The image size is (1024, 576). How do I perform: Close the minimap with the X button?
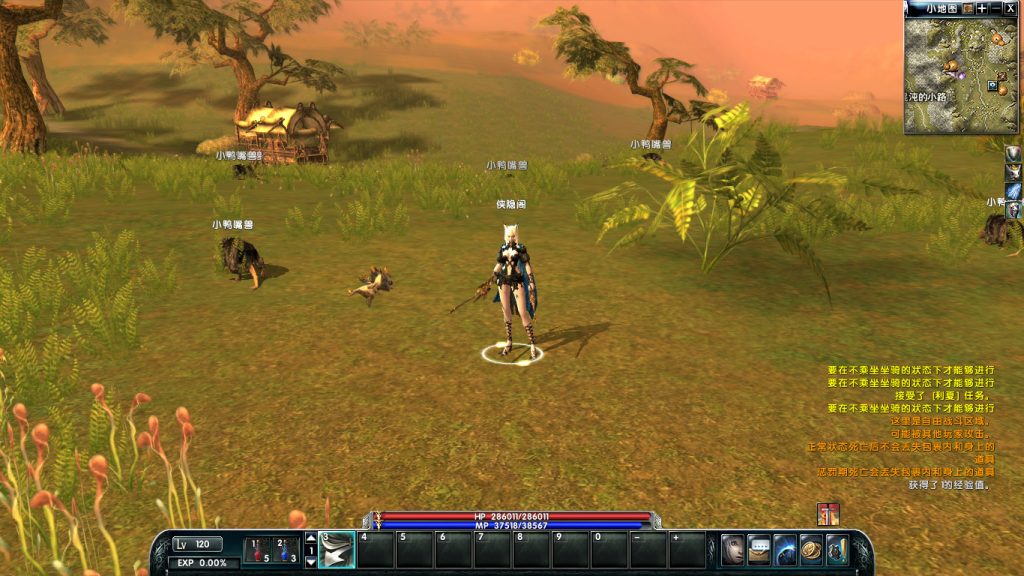(x=1011, y=8)
